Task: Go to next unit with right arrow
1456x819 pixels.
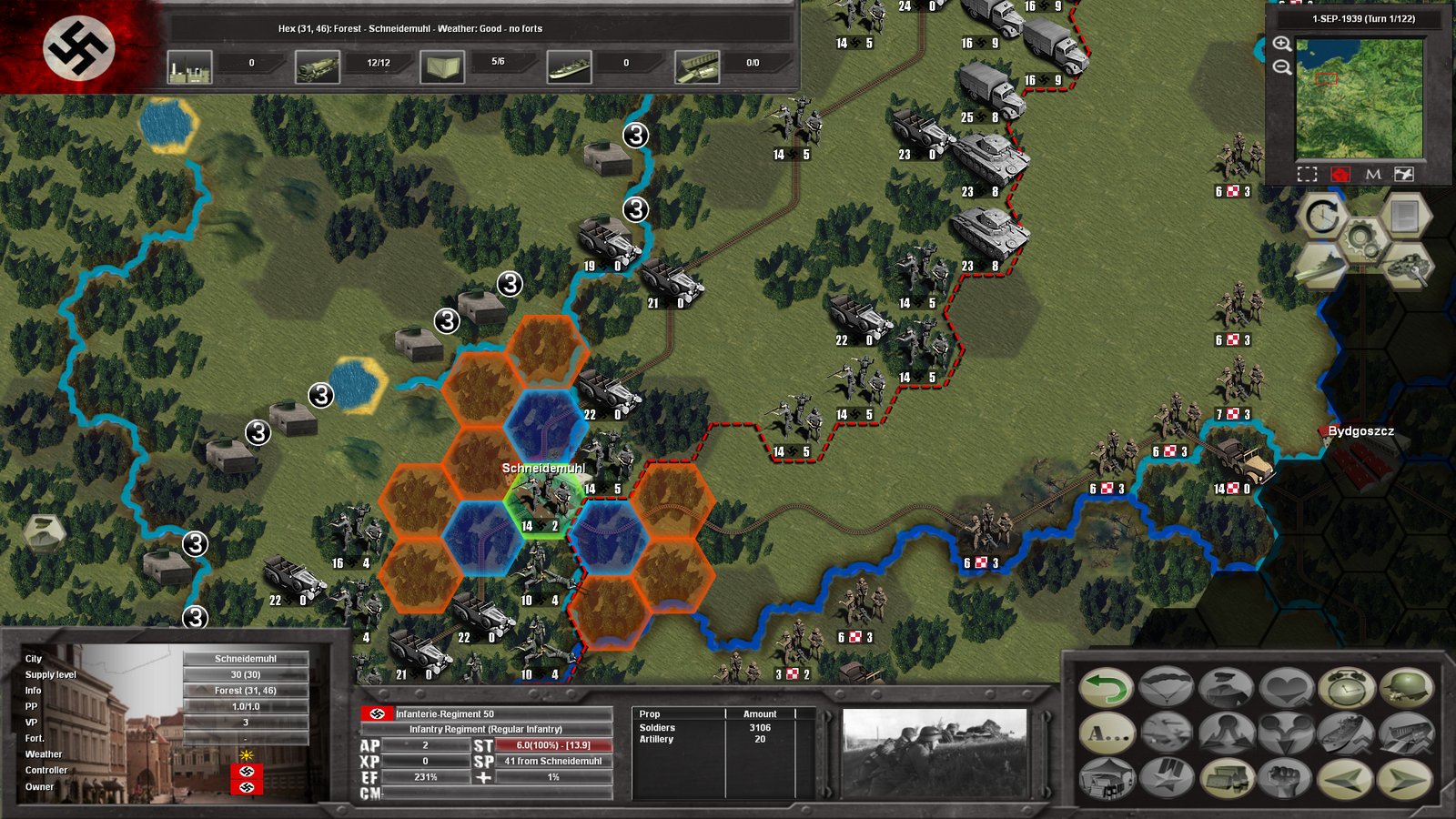Action: pyautogui.click(x=1406, y=779)
